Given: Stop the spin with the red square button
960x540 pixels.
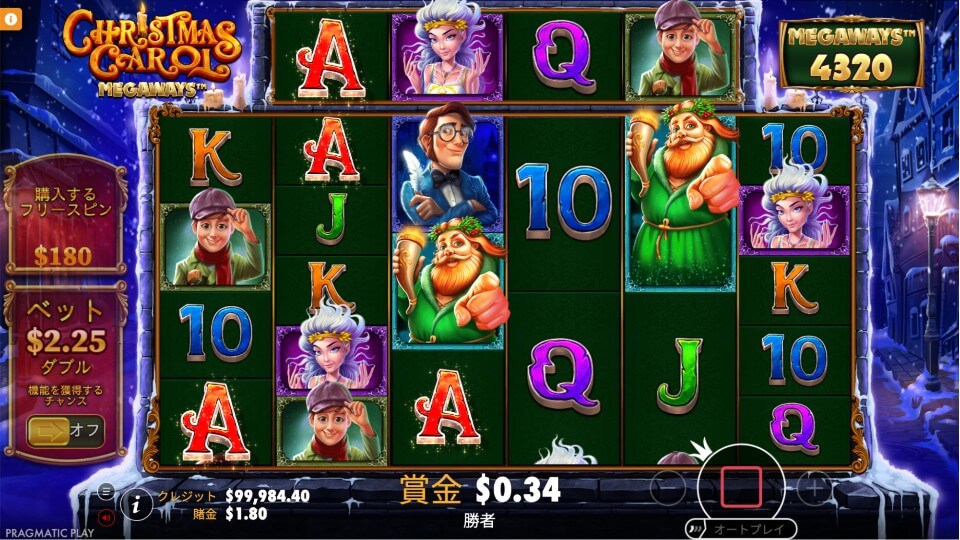Looking at the screenshot, I should (741, 487).
